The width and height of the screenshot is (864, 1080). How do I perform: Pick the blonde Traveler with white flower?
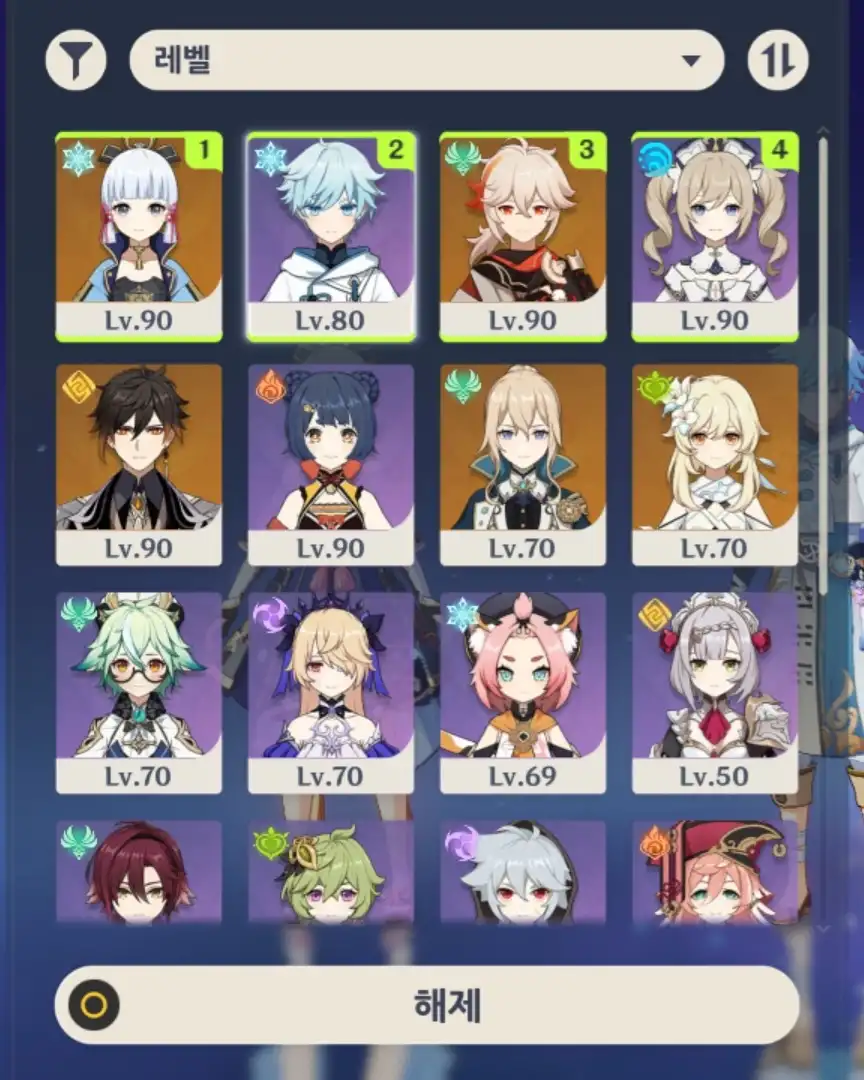click(715, 464)
